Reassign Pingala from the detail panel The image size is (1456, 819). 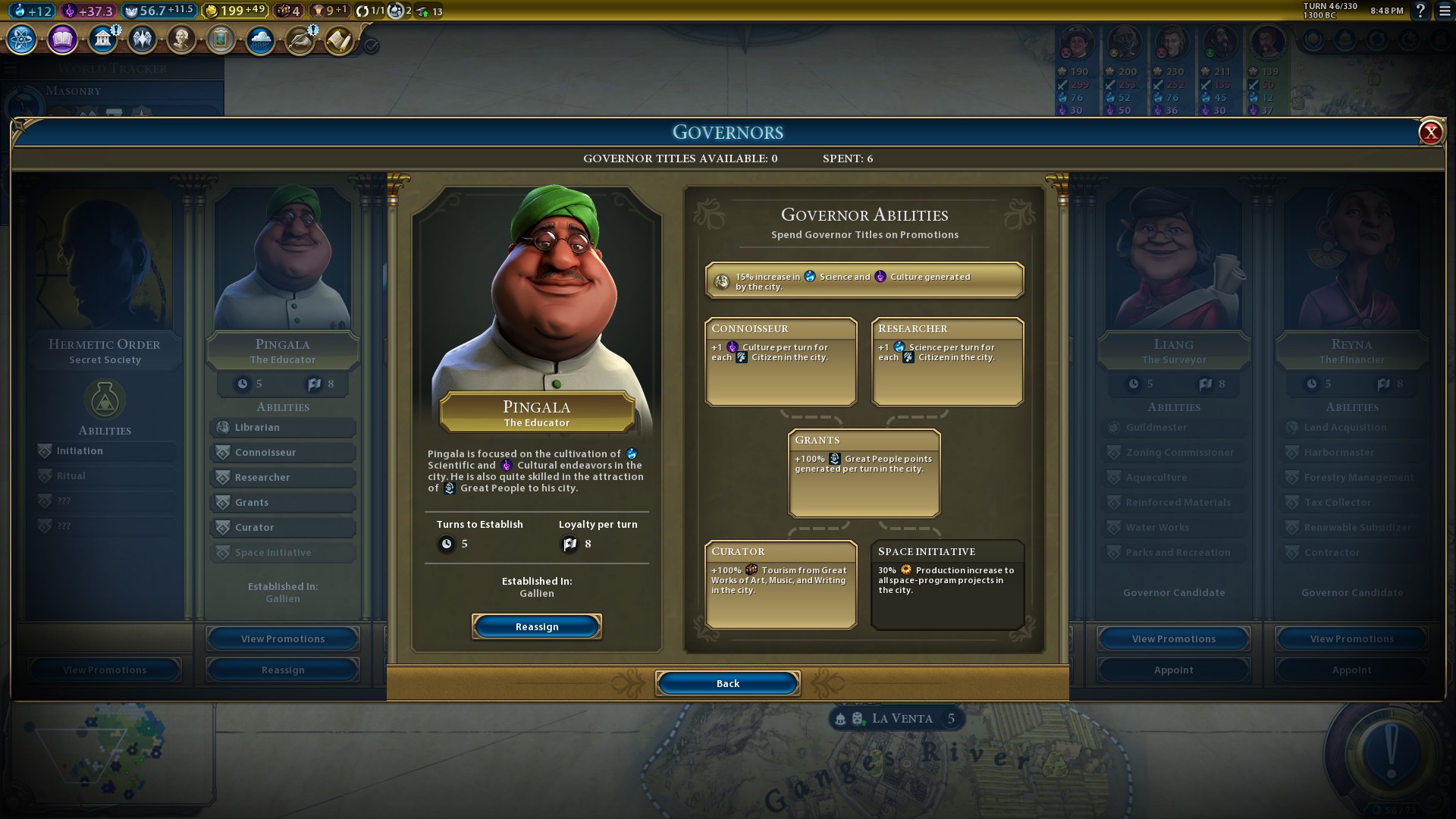click(536, 626)
